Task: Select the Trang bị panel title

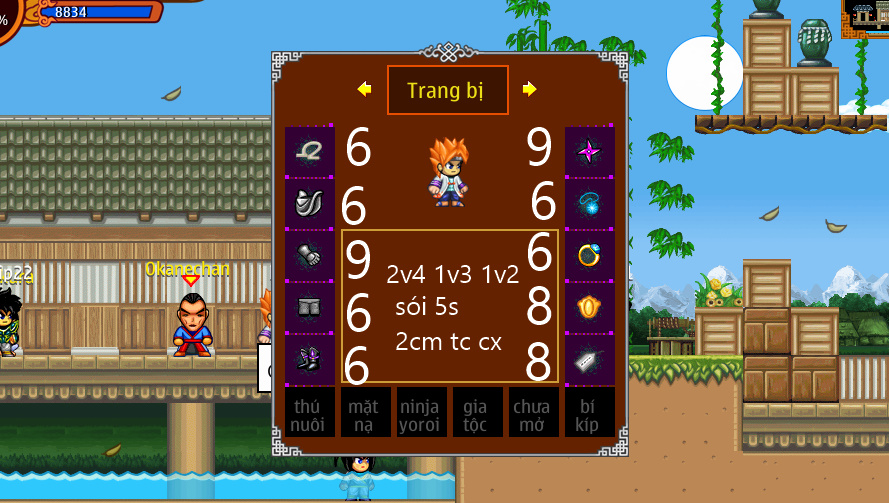Action: coord(447,91)
